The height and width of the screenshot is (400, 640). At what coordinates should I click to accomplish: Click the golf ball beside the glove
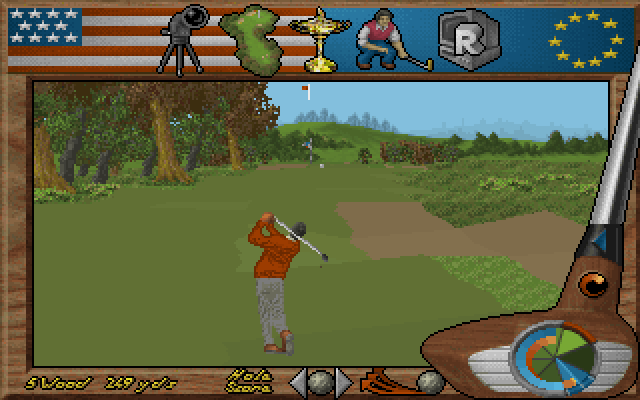coord(430,381)
